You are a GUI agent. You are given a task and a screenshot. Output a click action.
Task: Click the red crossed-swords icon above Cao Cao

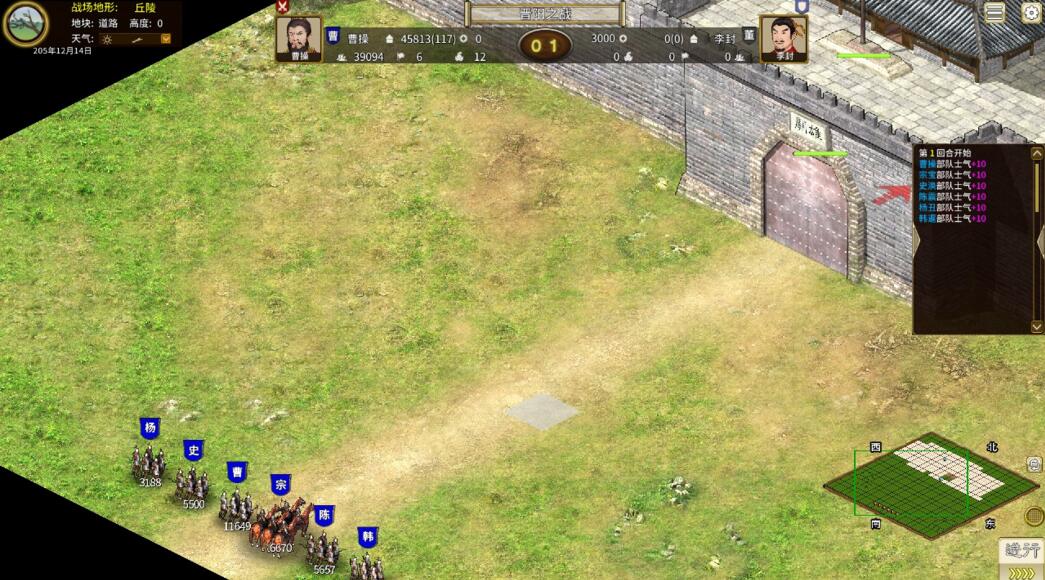click(x=282, y=6)
